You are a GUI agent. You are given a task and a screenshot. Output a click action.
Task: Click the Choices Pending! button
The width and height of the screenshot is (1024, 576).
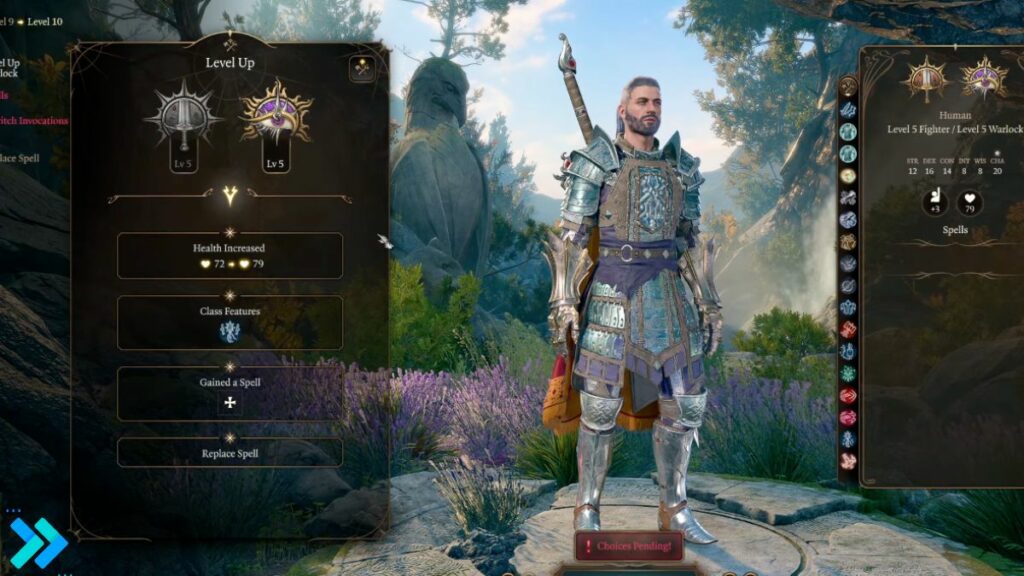(x=629, y=545)
